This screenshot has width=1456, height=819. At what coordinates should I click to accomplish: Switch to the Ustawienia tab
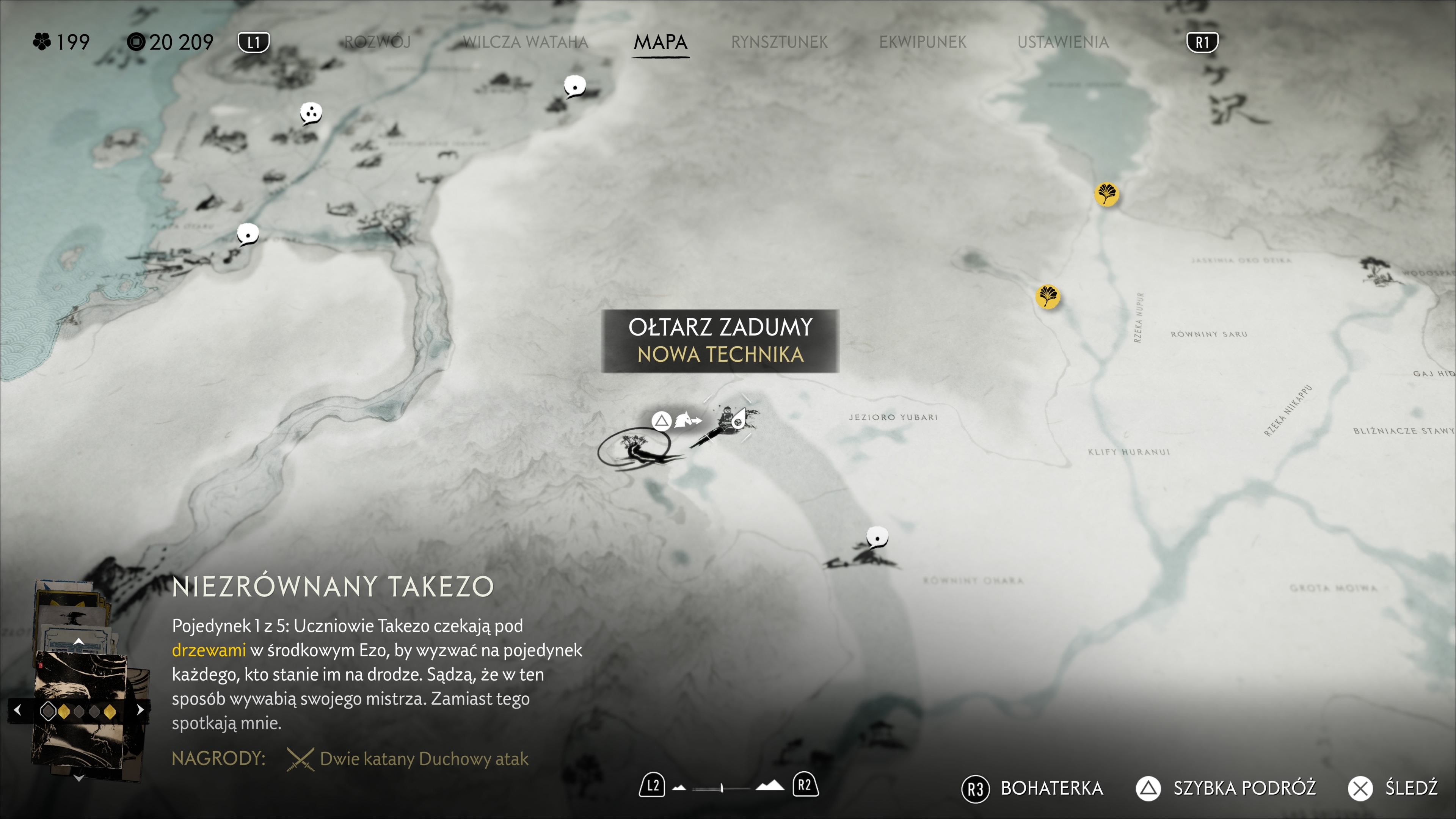click(x=1062, y=42)
